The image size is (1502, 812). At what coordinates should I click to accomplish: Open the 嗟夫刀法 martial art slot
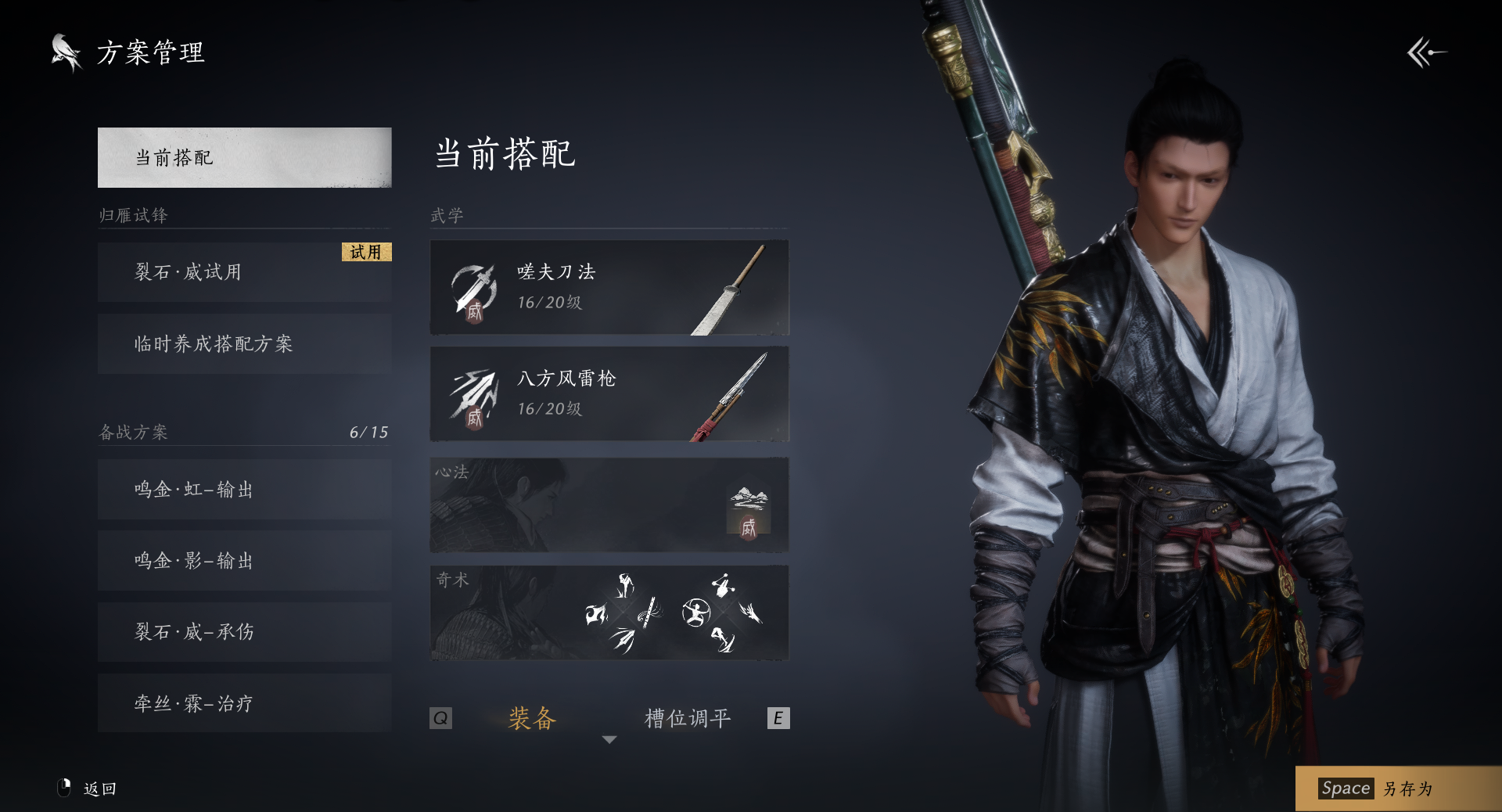pyautogui.click(x=609, y=288)
